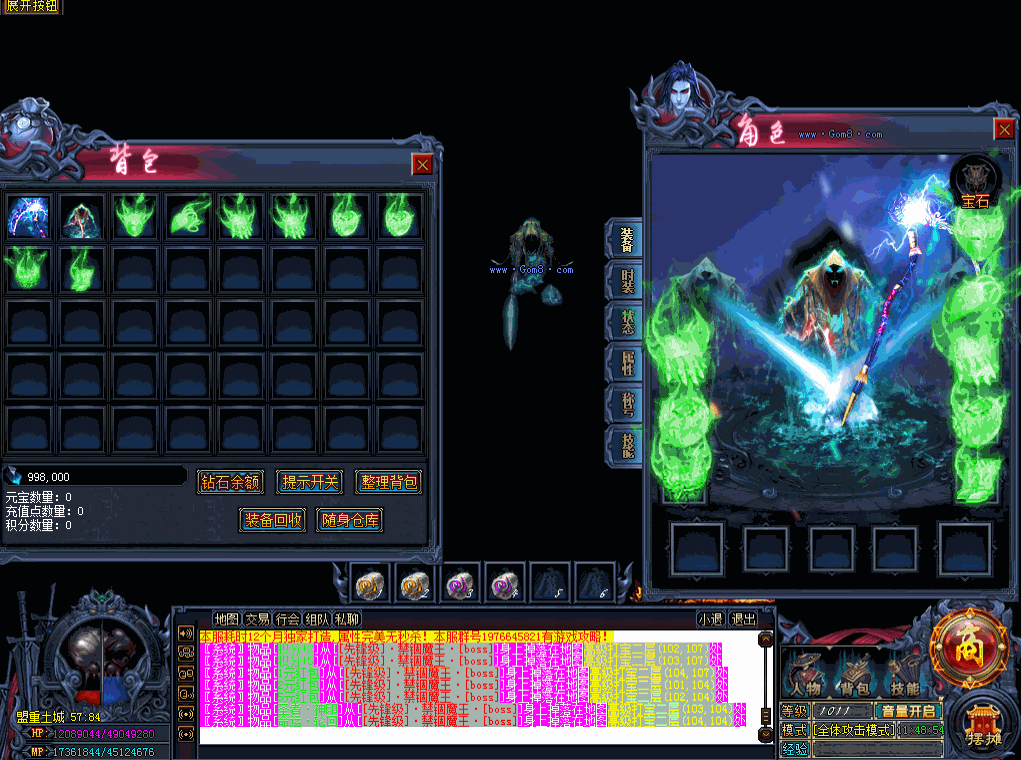Click the 交易 trade button
The height and width of the screenshot is (760, 1021).
pos(257,619)
